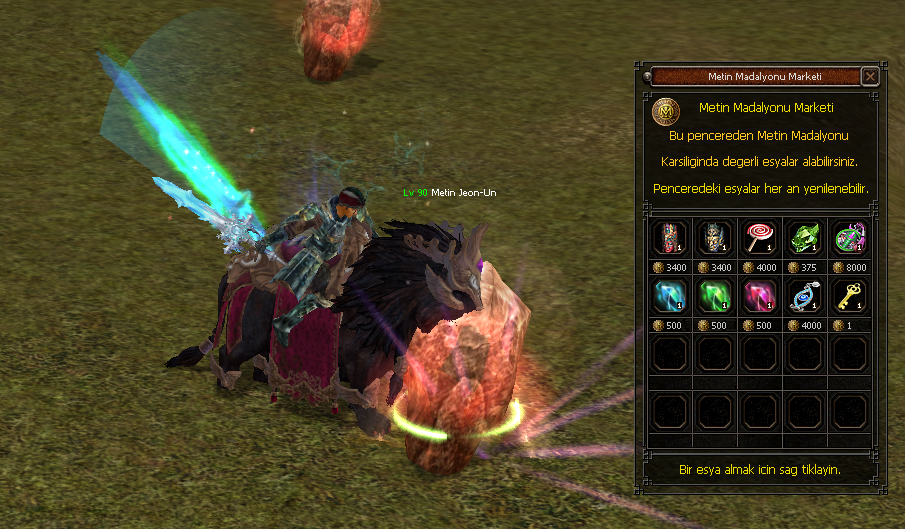
Task: Choose the golden key item
Action: click(x=850, y=296)
